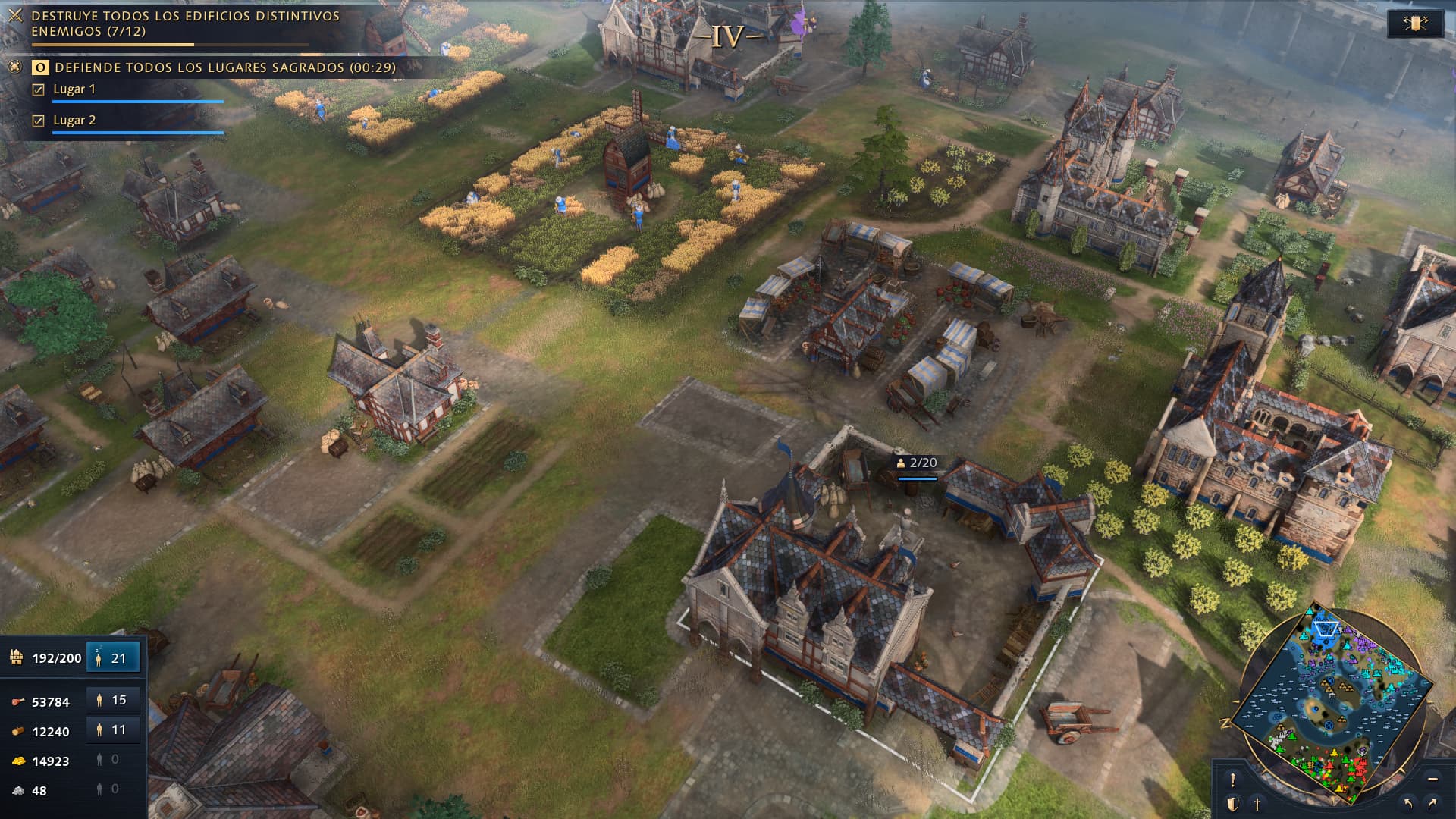Image resolution: width=1456 pixels, height=819 pixels.
Task: Click the Destruye todos los edificios distintivos objective
Action: (x=185, y=24)
